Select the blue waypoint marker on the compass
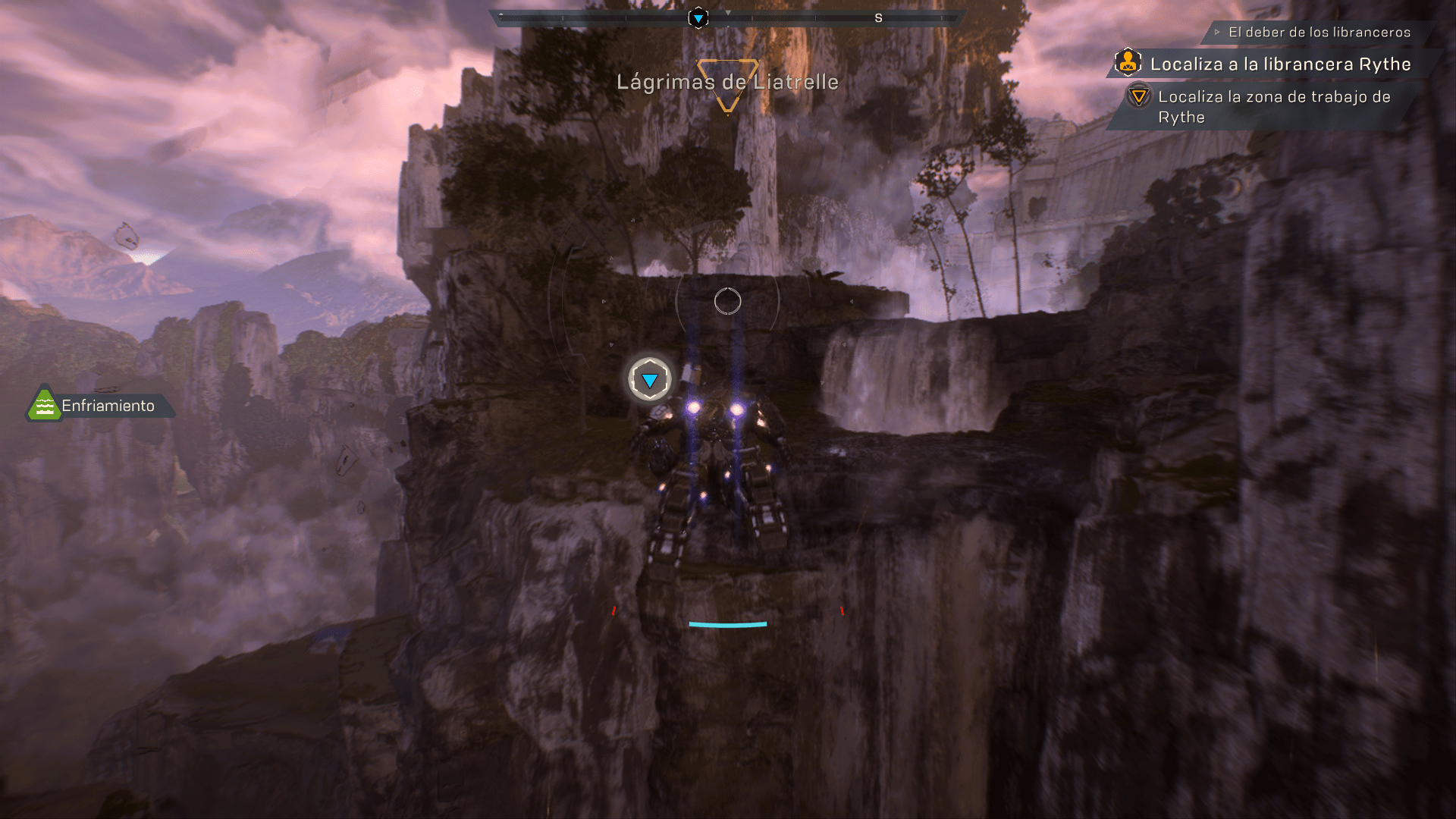 click(x=698, y=17)
